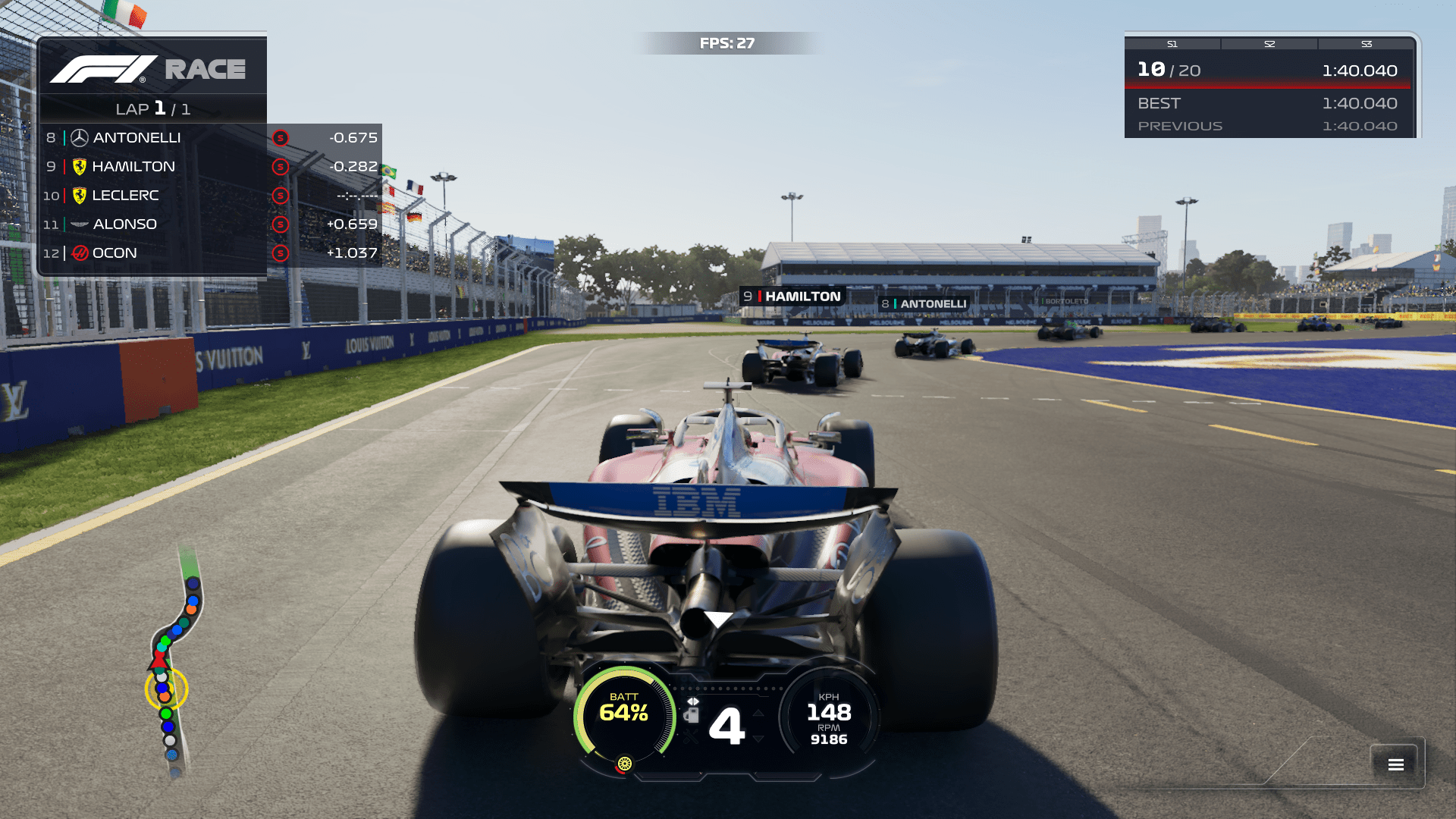Click the gear downshift arrow on the dashboard
The height and width of the screenshot is (819, 1456).
click(758, 739)
